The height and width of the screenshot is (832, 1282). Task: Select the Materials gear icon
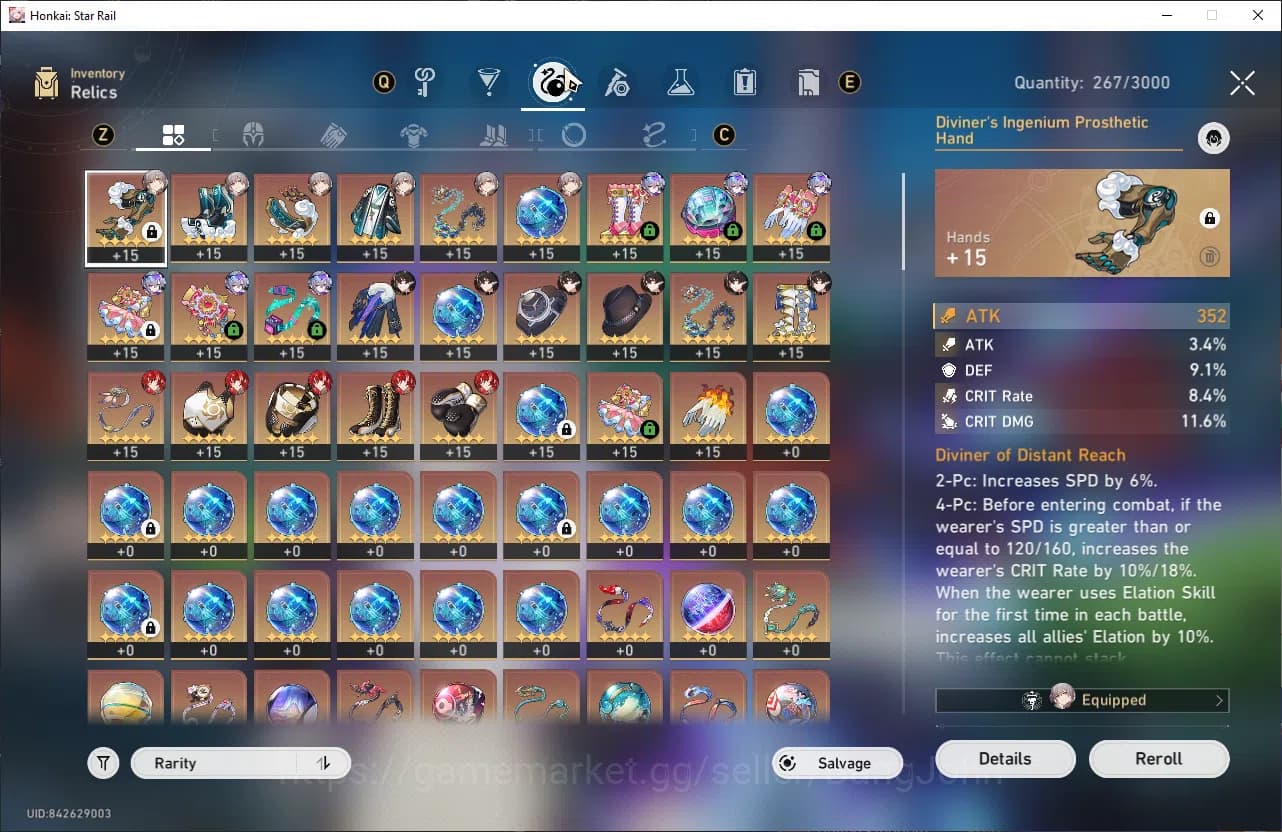pyautogui.click(x=618, y=83)
